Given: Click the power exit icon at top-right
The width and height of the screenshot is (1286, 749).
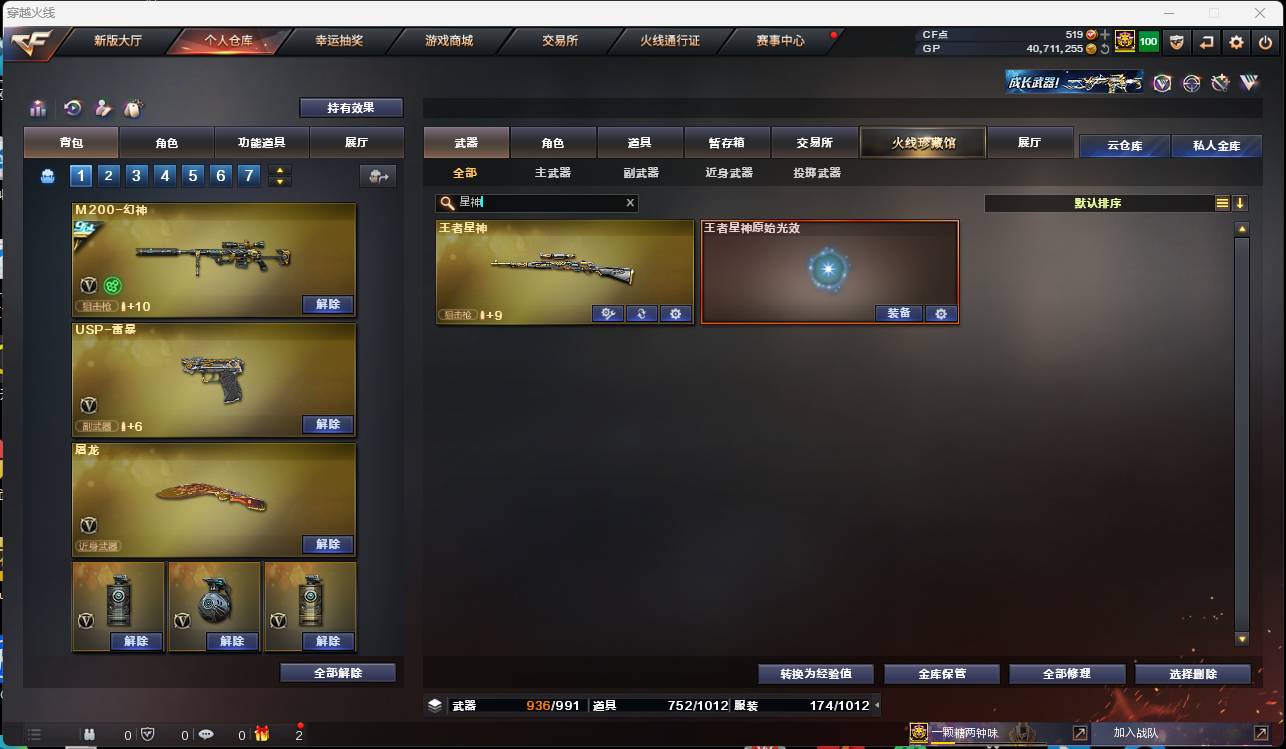Looking at the screenshot, I should point(1265,43).
